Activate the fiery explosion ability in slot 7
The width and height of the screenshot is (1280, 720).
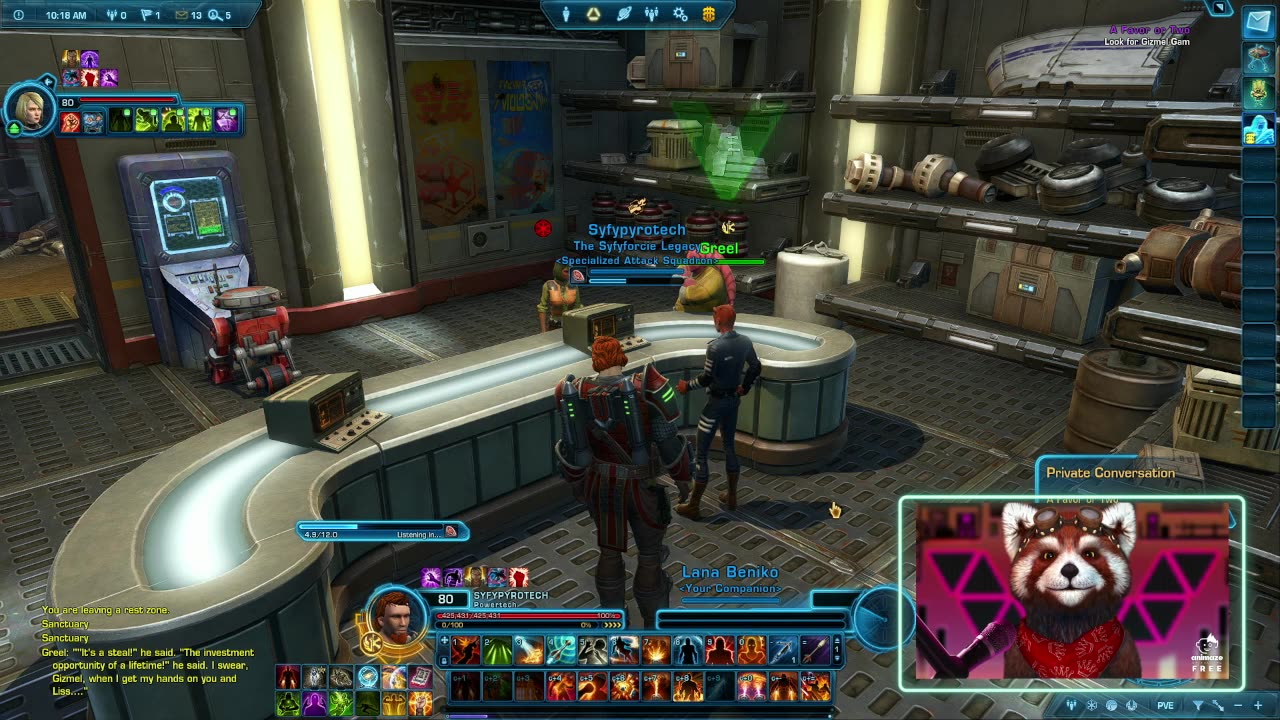(657, 651)
